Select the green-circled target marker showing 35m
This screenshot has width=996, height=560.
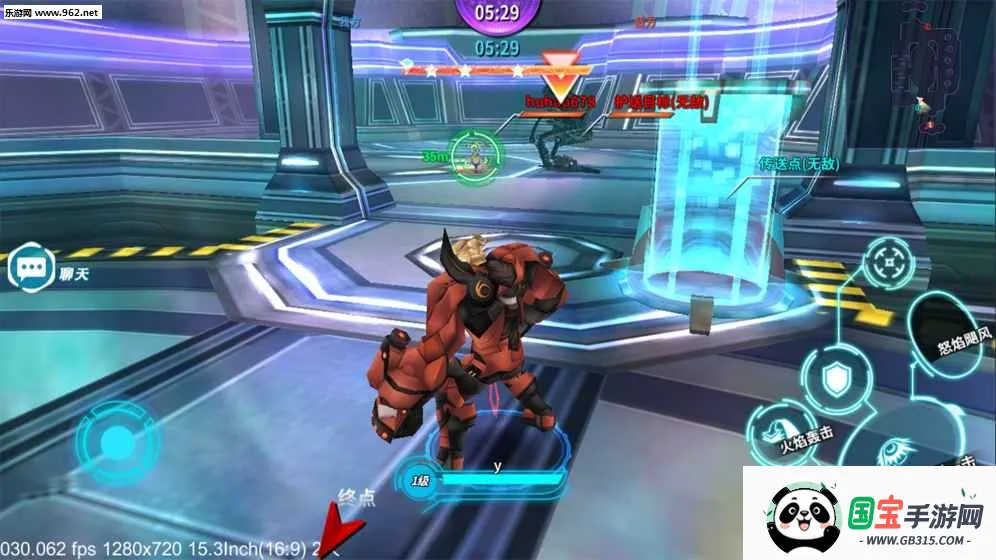(474, 155)
